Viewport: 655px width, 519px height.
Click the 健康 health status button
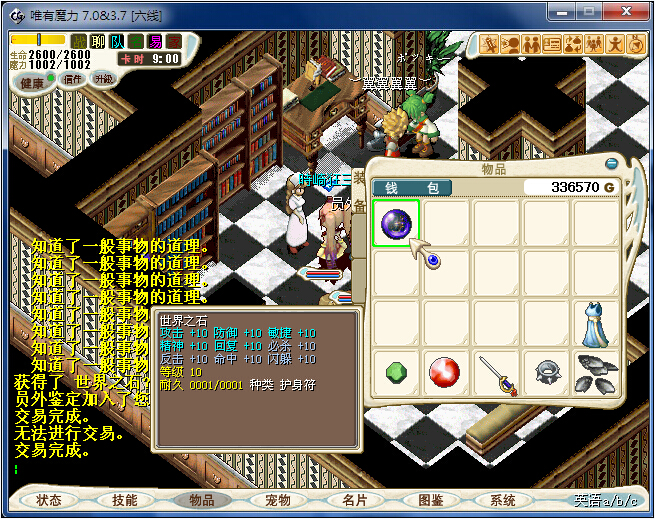[x=32, y=82]
